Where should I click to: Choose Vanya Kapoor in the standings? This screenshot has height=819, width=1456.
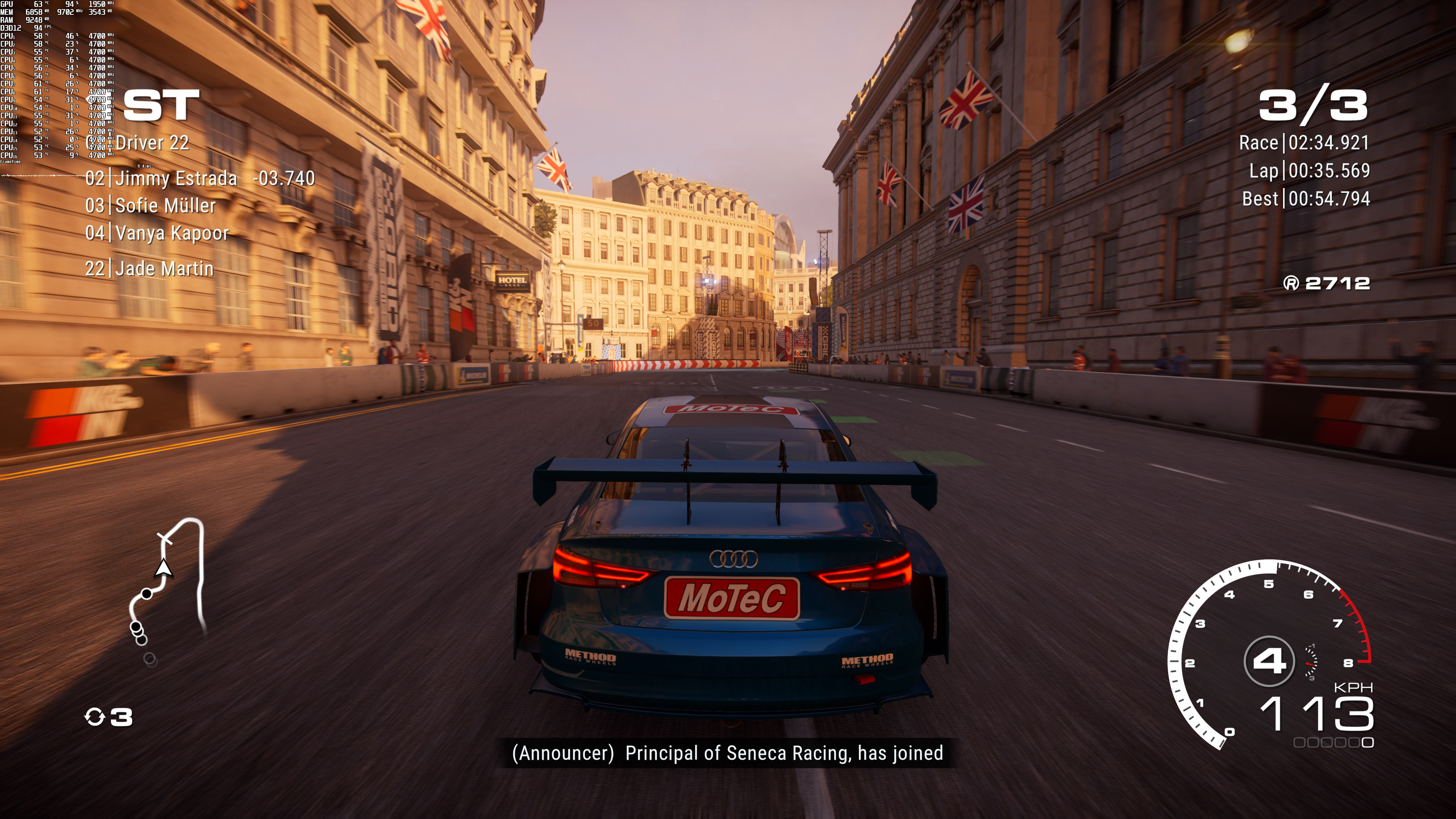click(171, 233)
